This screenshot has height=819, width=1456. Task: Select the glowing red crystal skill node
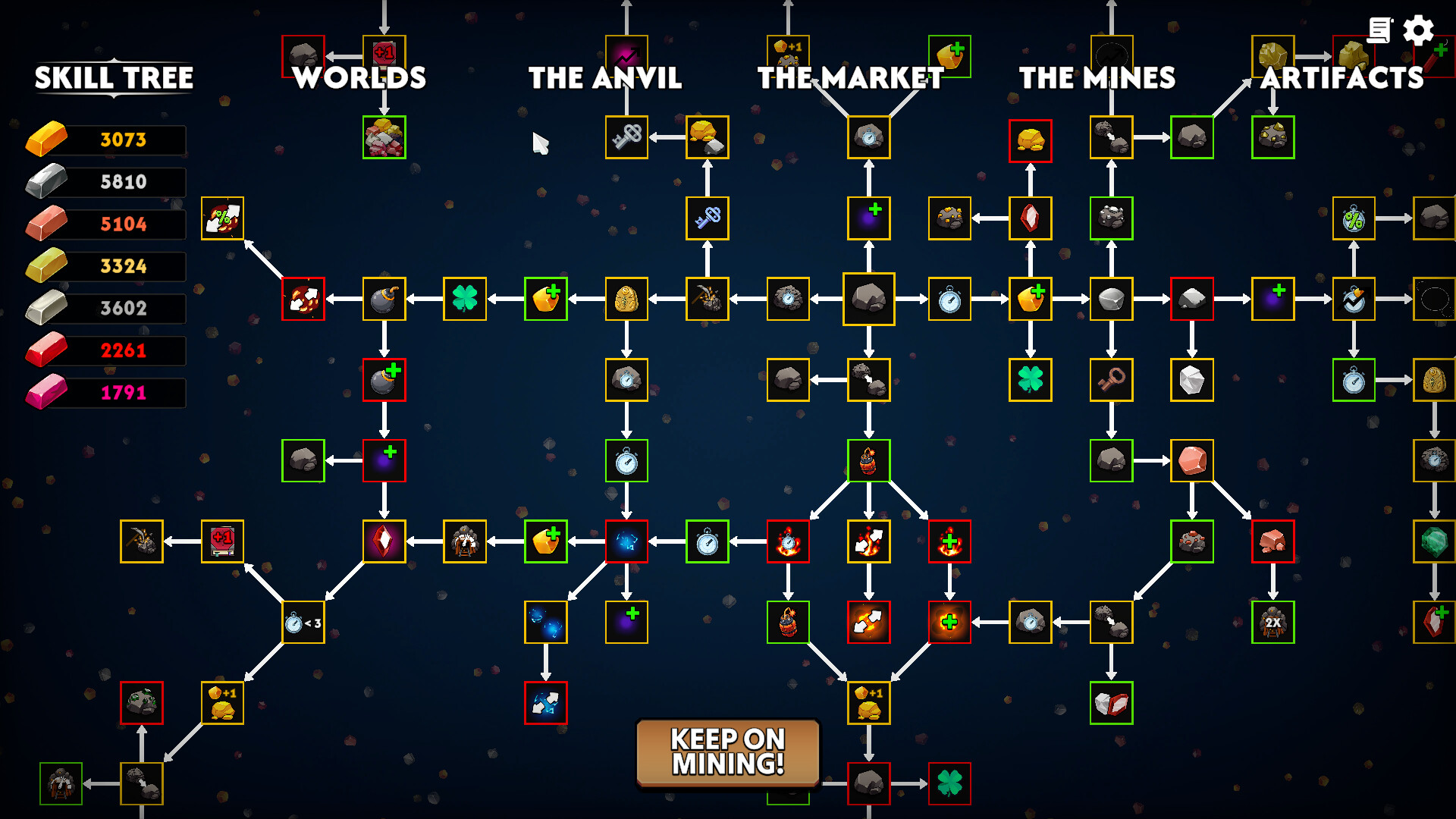[x=383, y=540]
